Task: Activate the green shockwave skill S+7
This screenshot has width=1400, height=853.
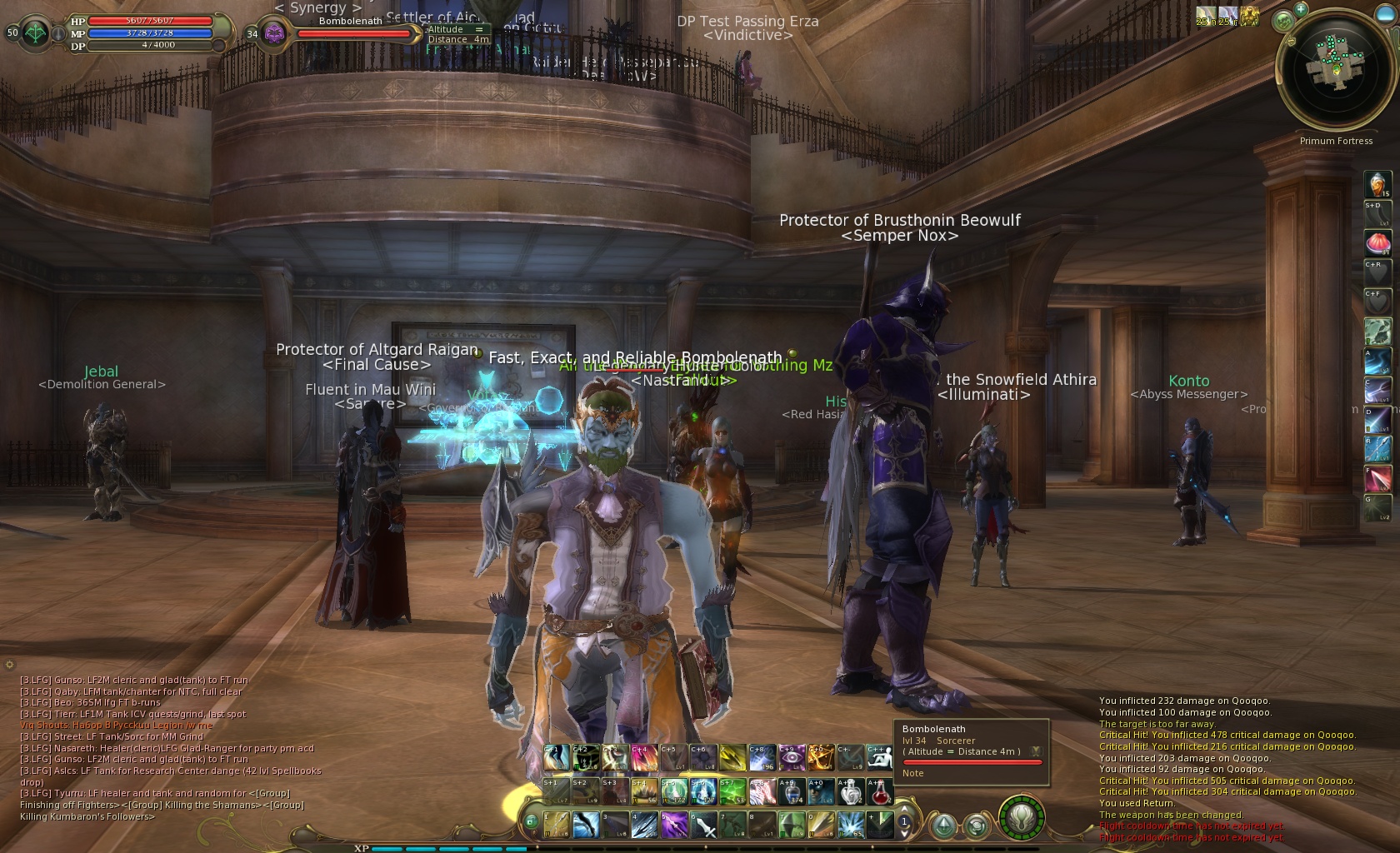Action: point(732,792)
